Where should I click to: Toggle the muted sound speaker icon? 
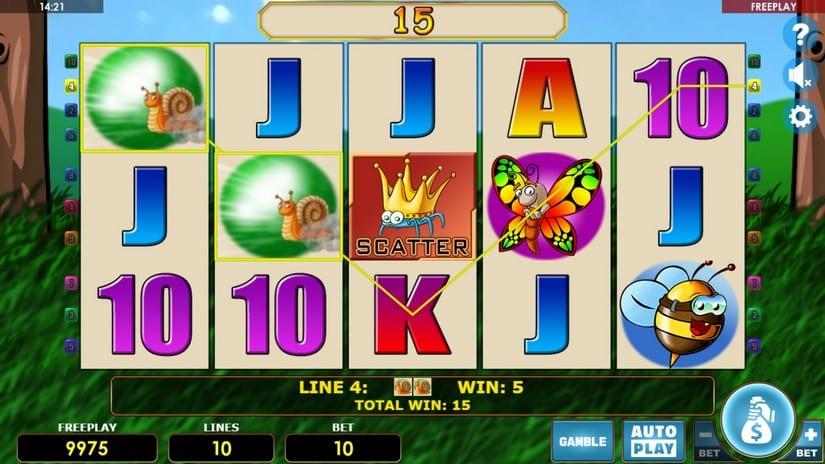(800, 76)
